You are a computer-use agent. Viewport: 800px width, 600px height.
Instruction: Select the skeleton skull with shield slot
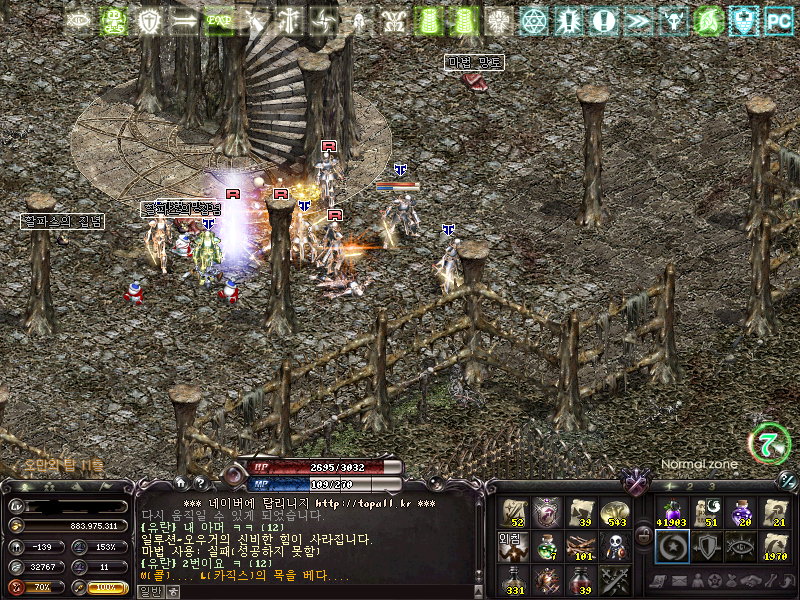(615, 546)
